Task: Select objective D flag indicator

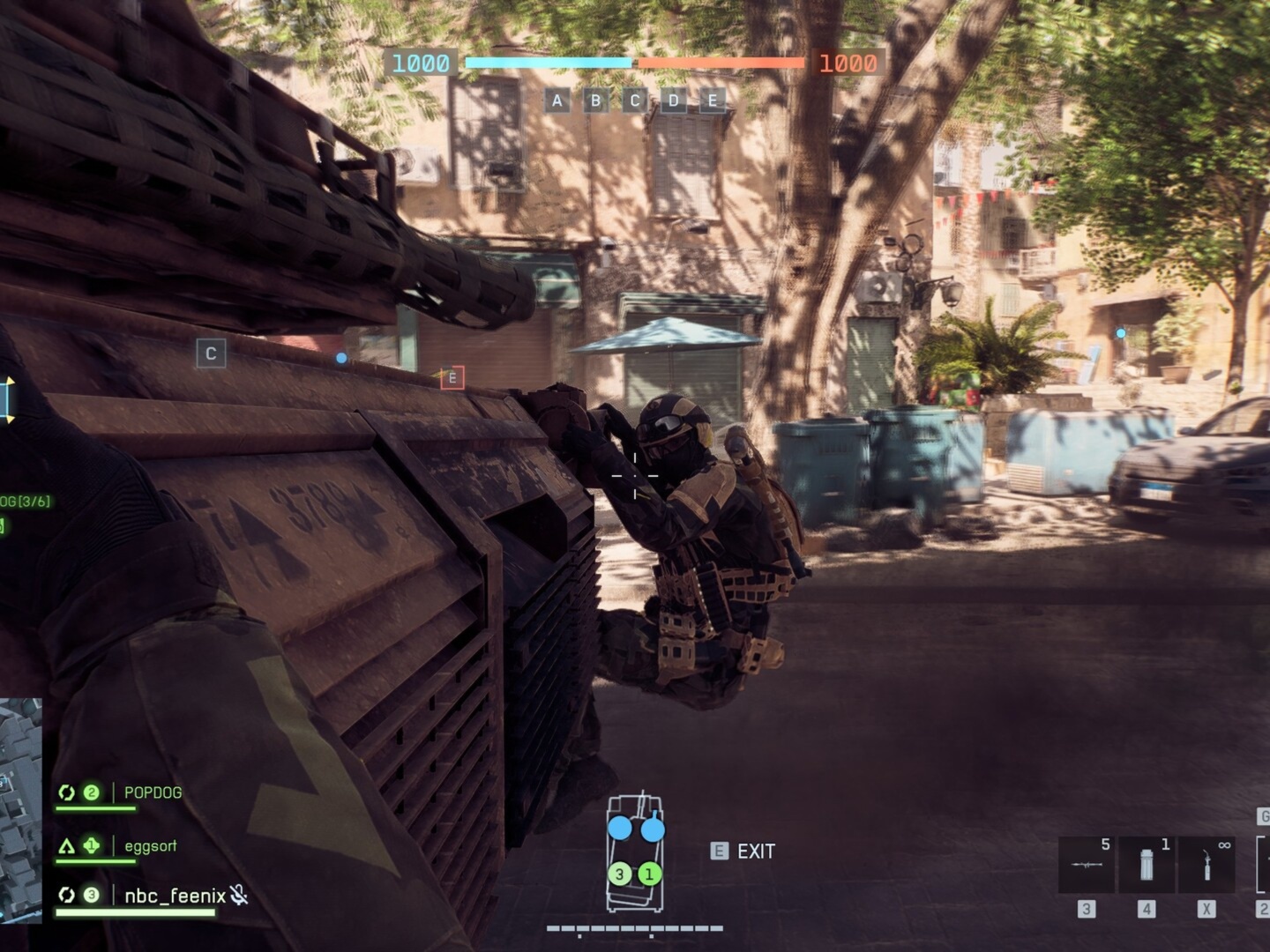Action: coord(674,100)
